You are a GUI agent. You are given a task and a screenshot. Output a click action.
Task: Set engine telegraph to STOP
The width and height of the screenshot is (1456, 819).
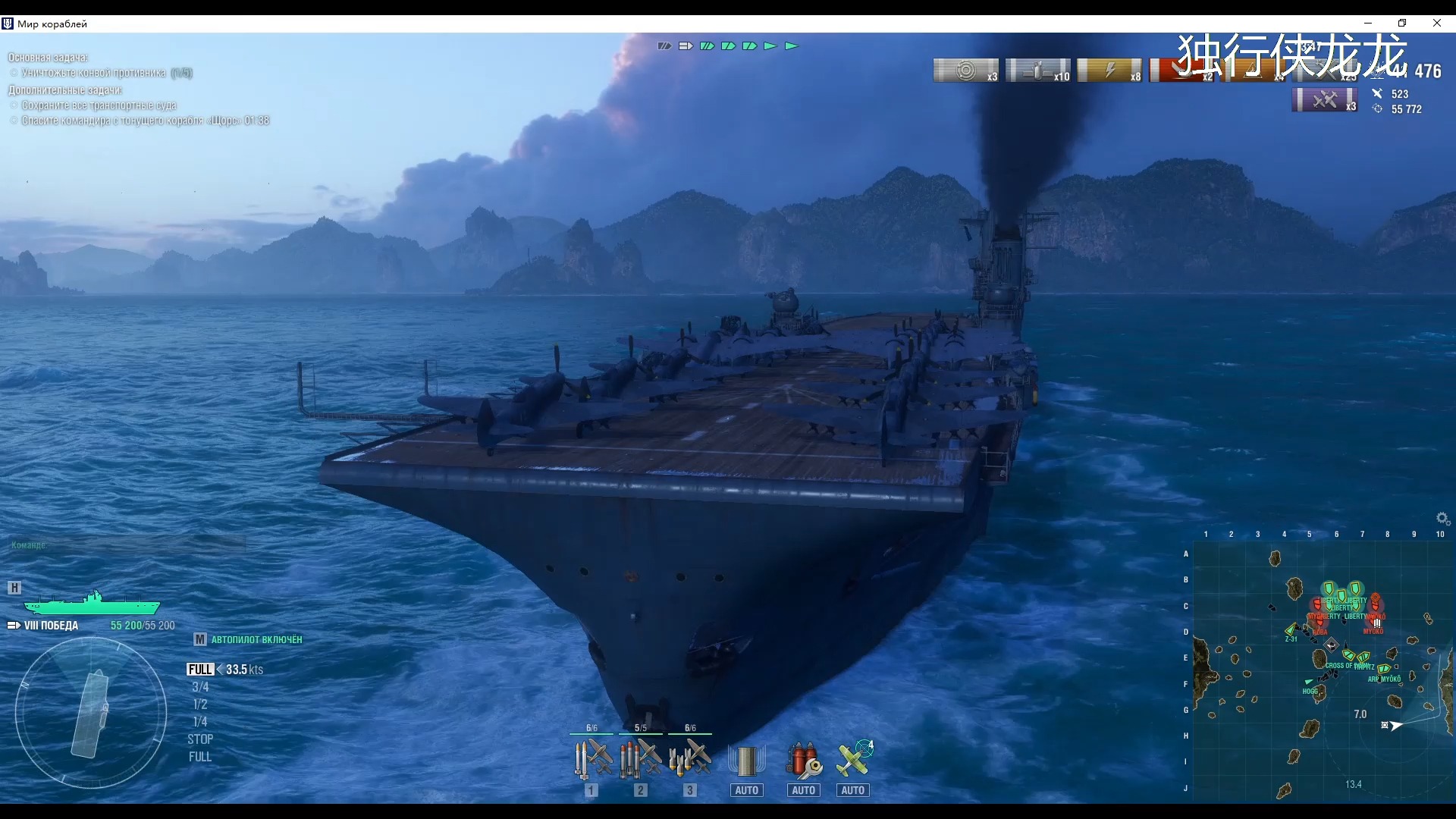coord(200,739)
